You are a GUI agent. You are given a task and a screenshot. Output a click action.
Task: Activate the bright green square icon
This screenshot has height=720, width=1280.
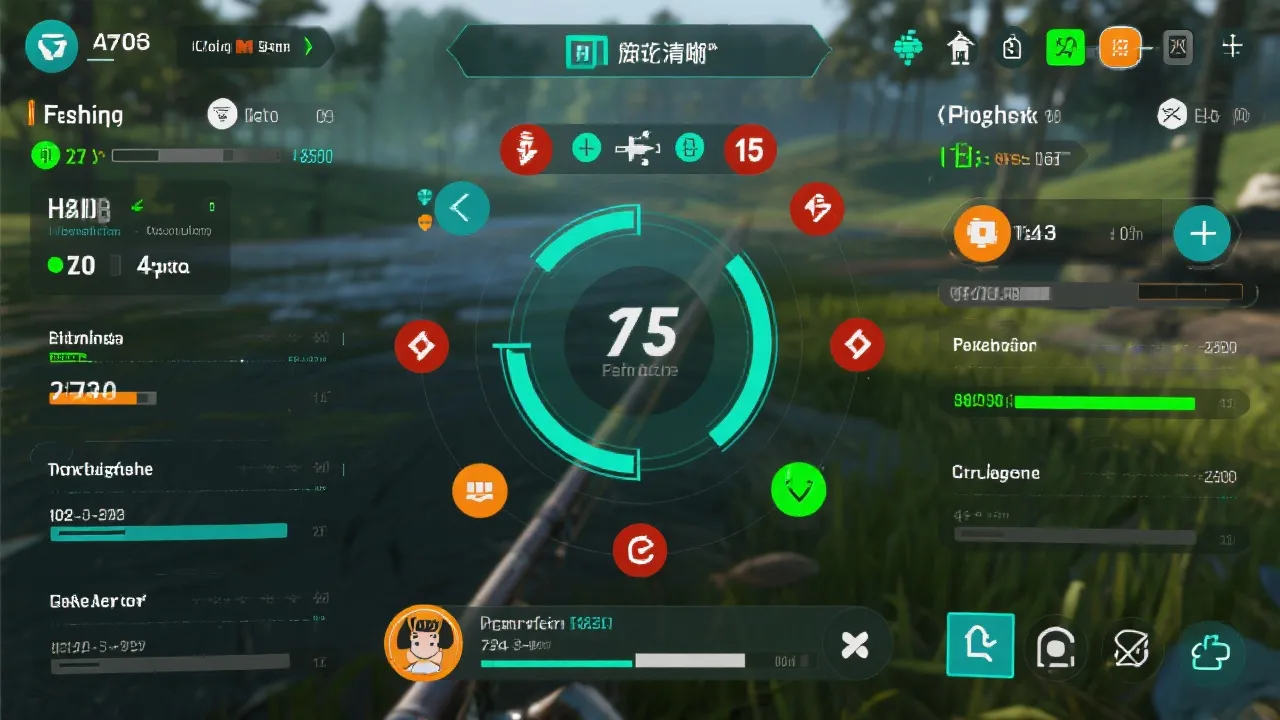(1065, 47)
